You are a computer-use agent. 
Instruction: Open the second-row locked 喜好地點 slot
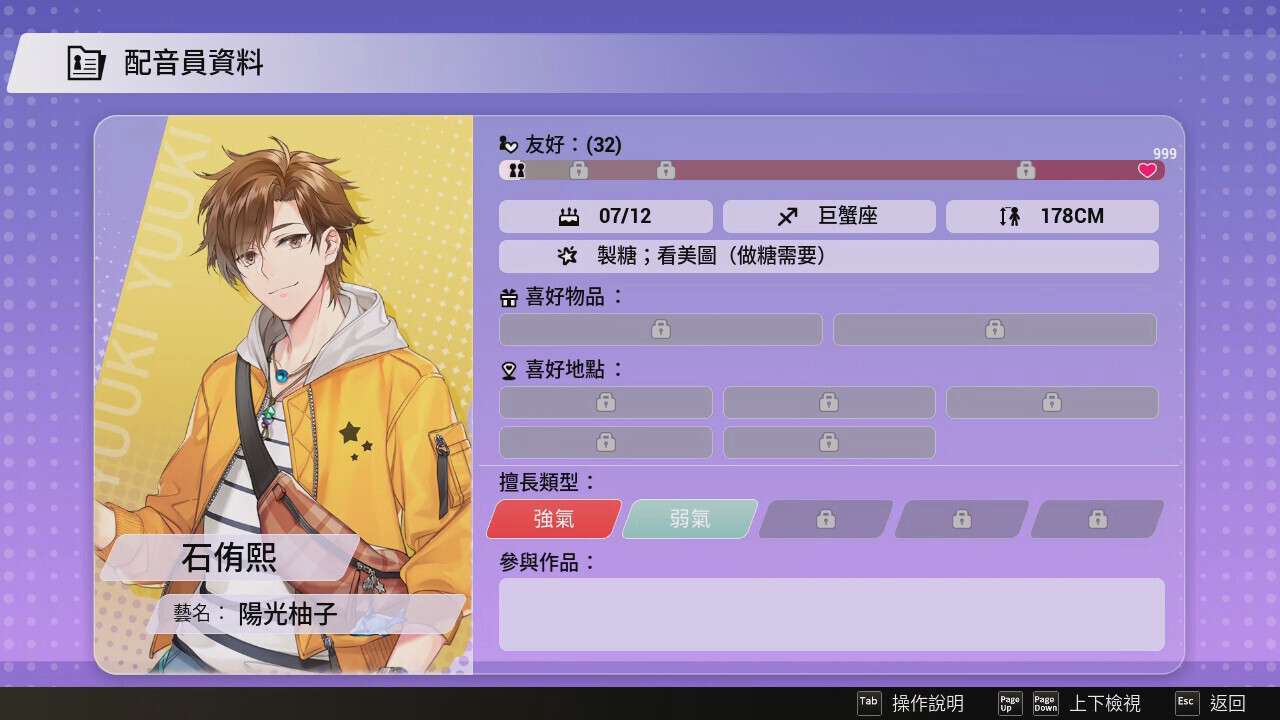pos(606,442)
